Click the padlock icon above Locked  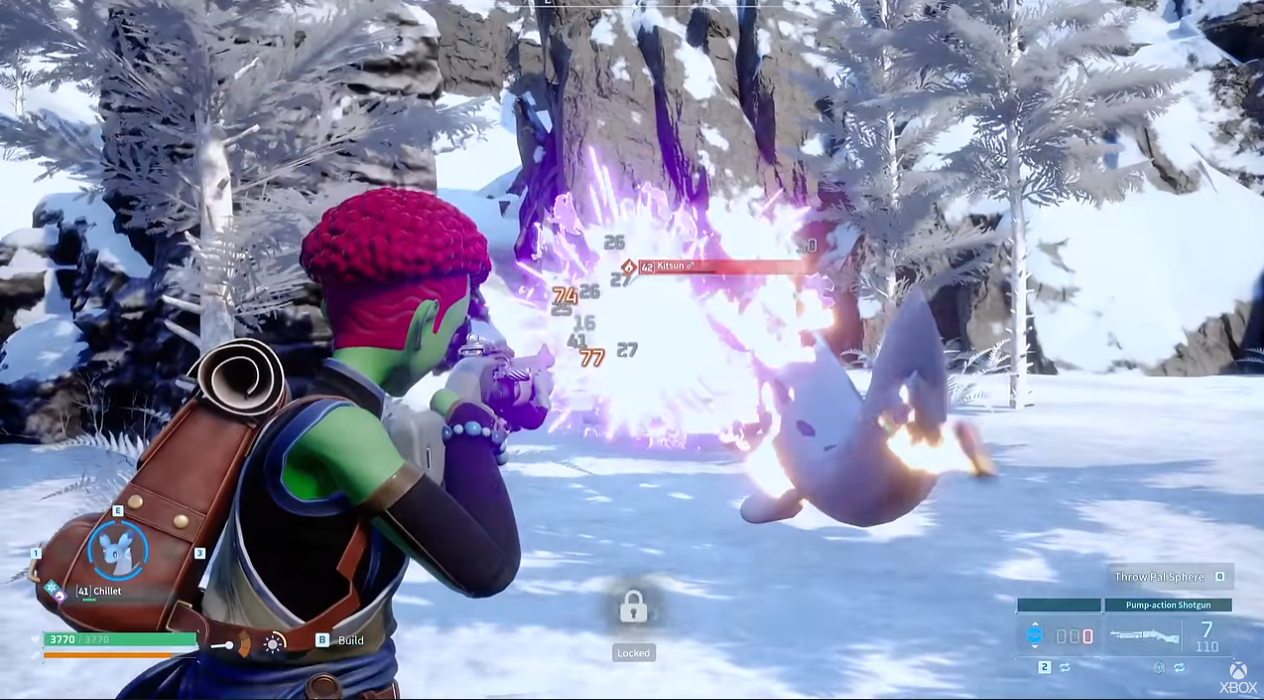pyautogui.click(x=633, y=606)
